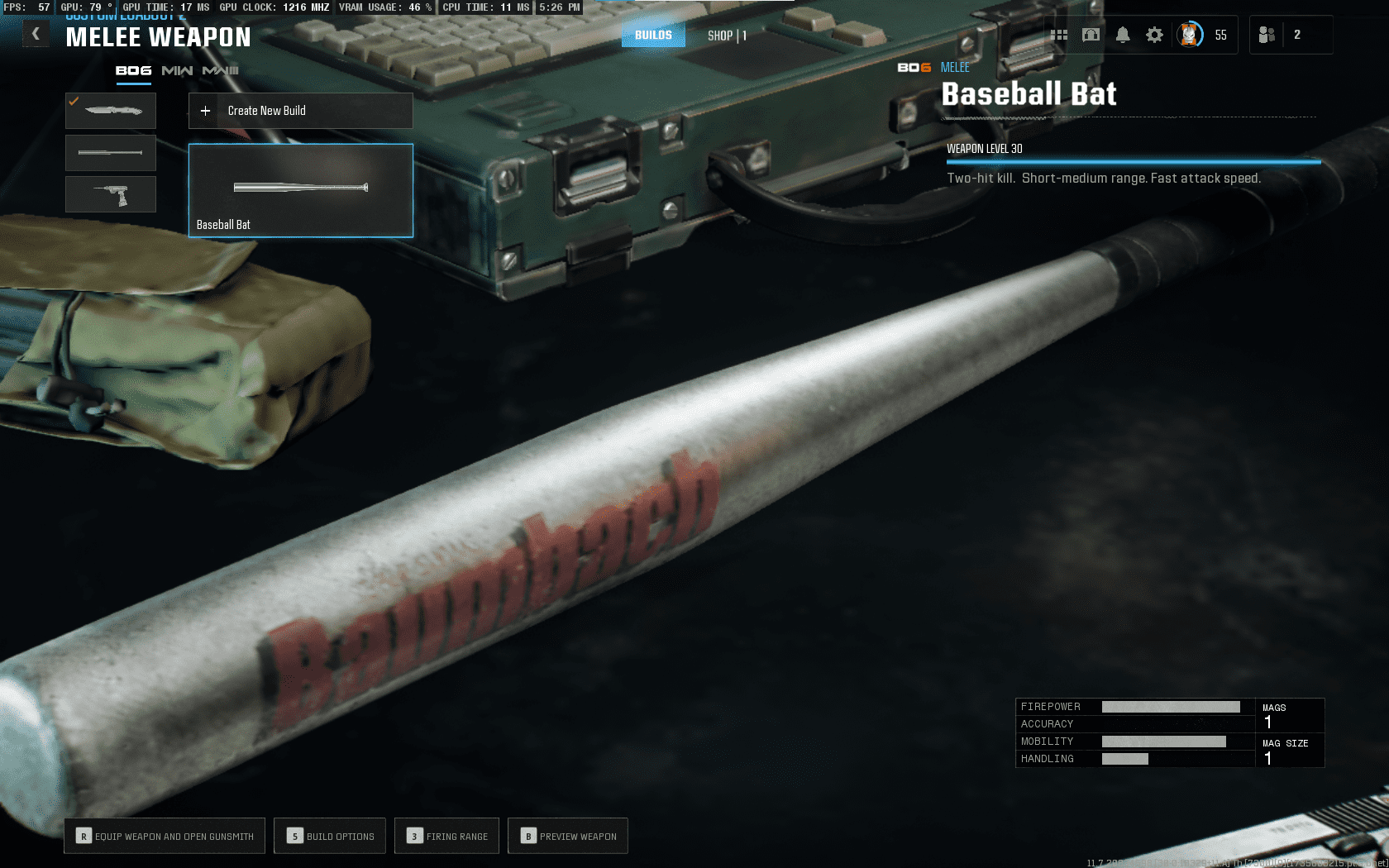Preview the weapon
Image resolution: width=1389 pixels, height=868 pixels.
click(568, 836)
